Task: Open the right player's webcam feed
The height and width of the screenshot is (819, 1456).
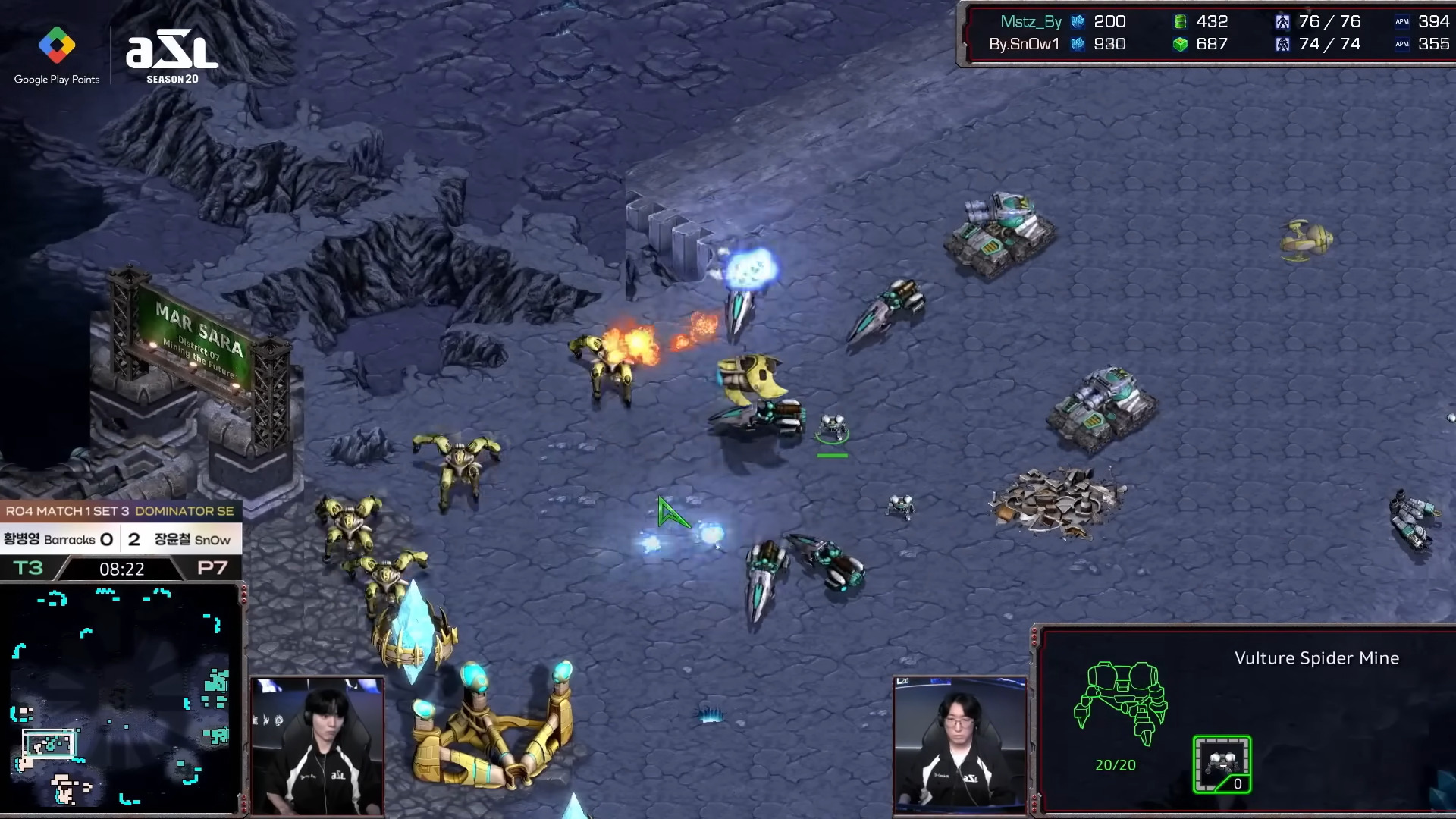Action: coord(959,745)
